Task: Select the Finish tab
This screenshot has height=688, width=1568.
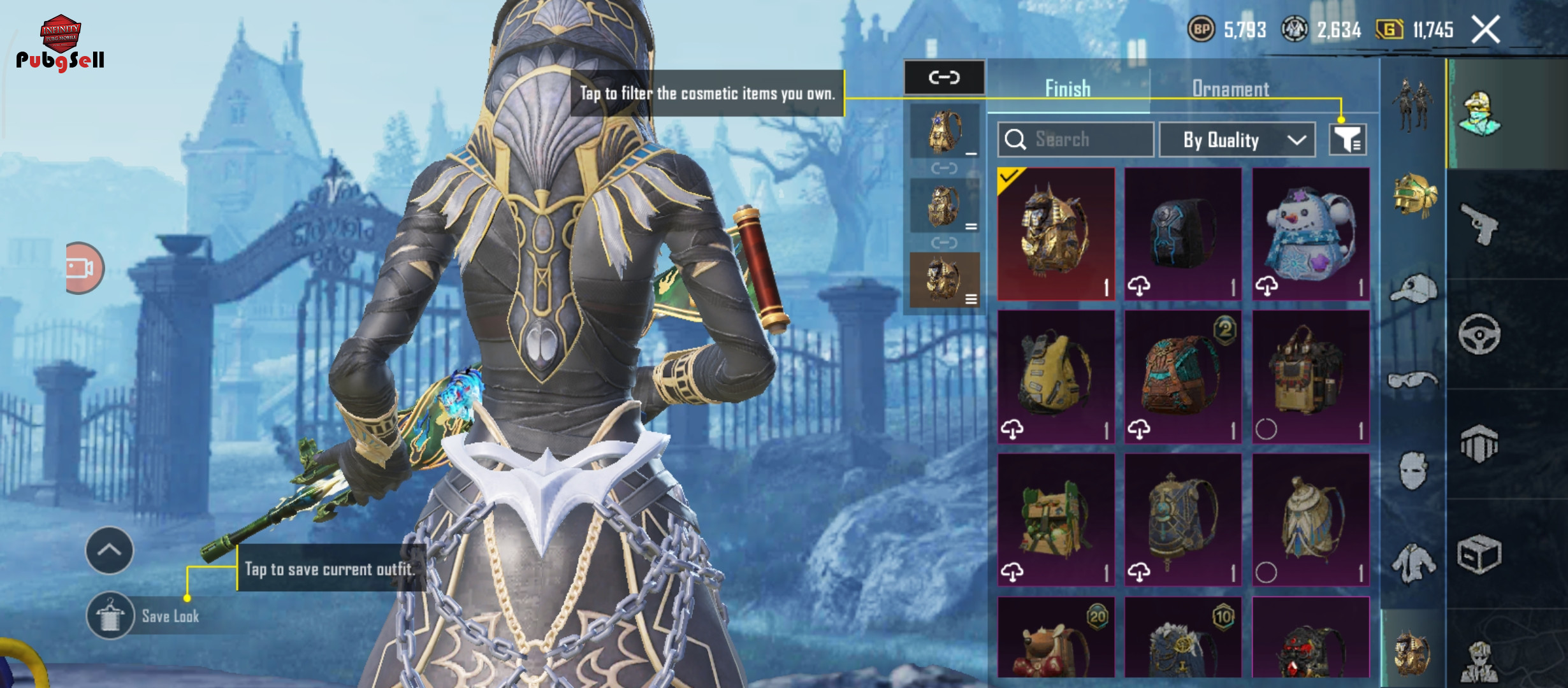Action: 1068,89
